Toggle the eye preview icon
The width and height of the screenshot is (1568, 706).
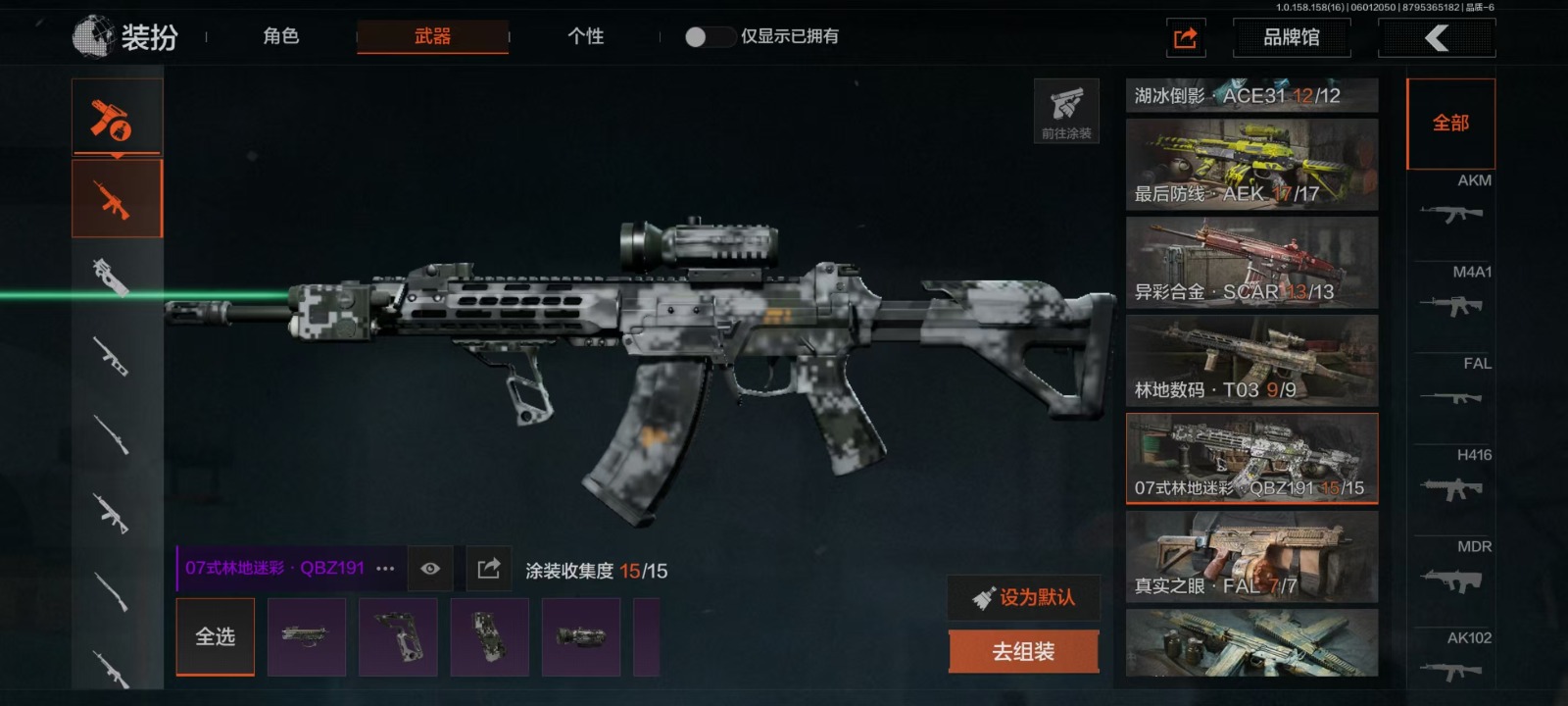[430, 569]
